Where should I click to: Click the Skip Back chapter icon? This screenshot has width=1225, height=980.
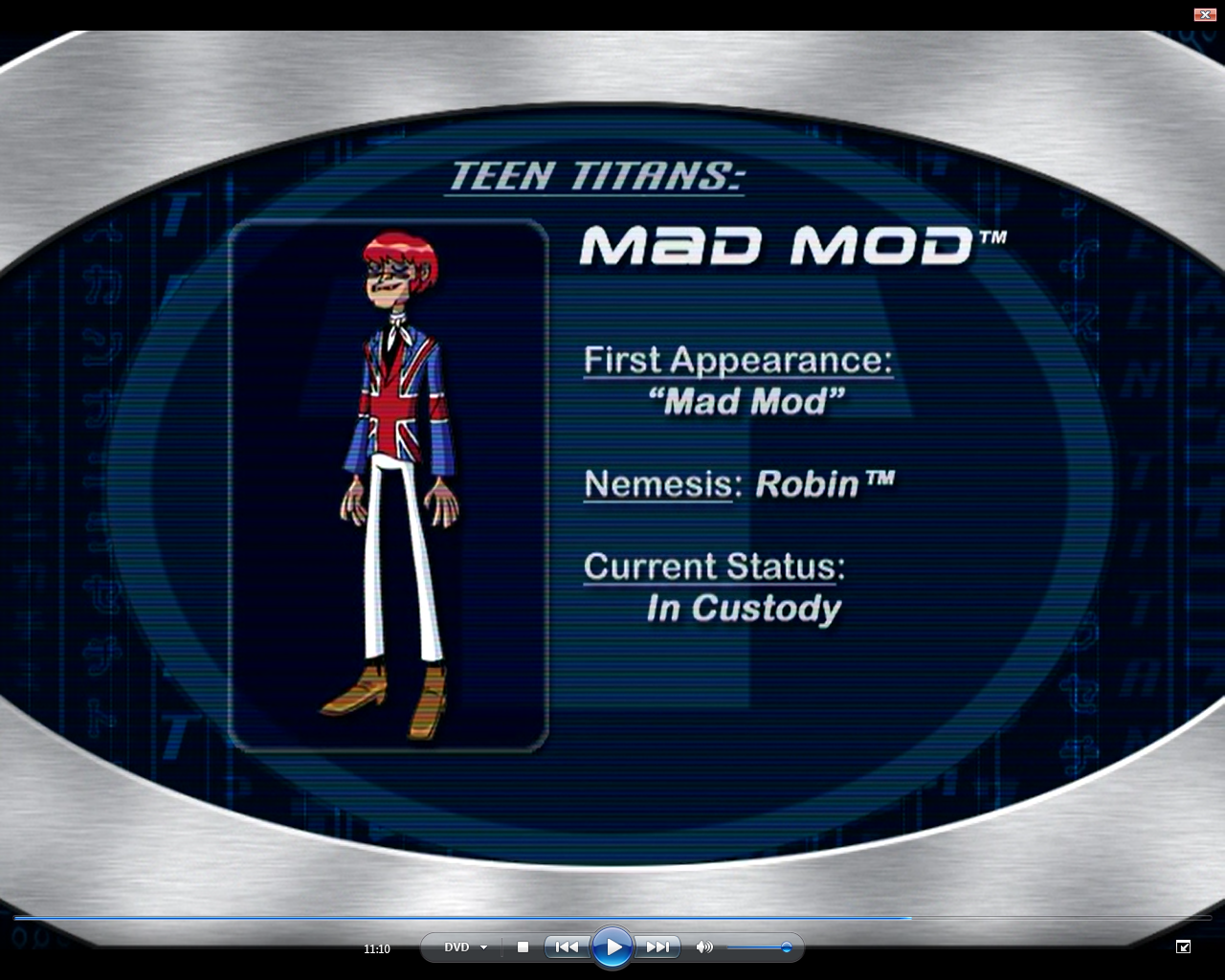(567, 947)
